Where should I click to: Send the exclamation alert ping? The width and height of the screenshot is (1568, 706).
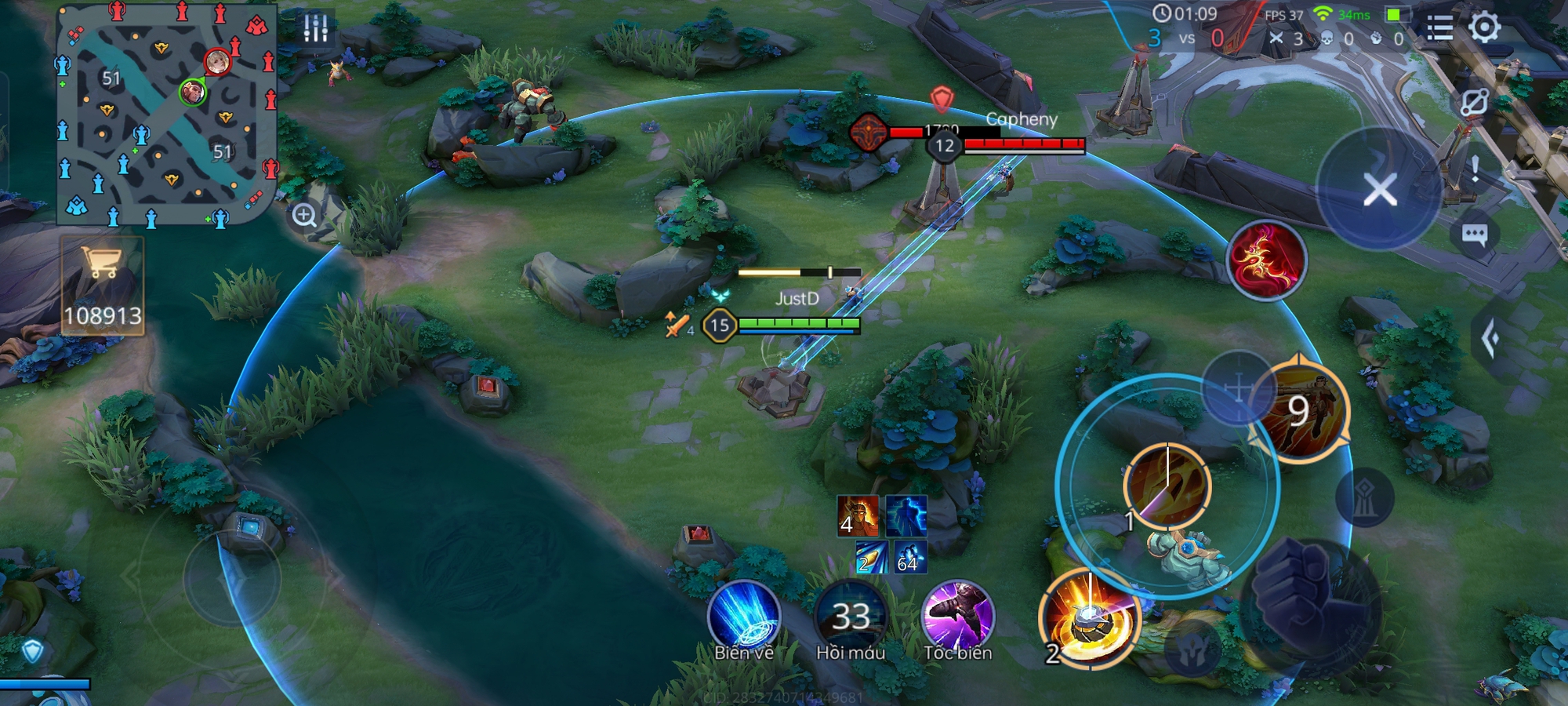(1475, 169)
